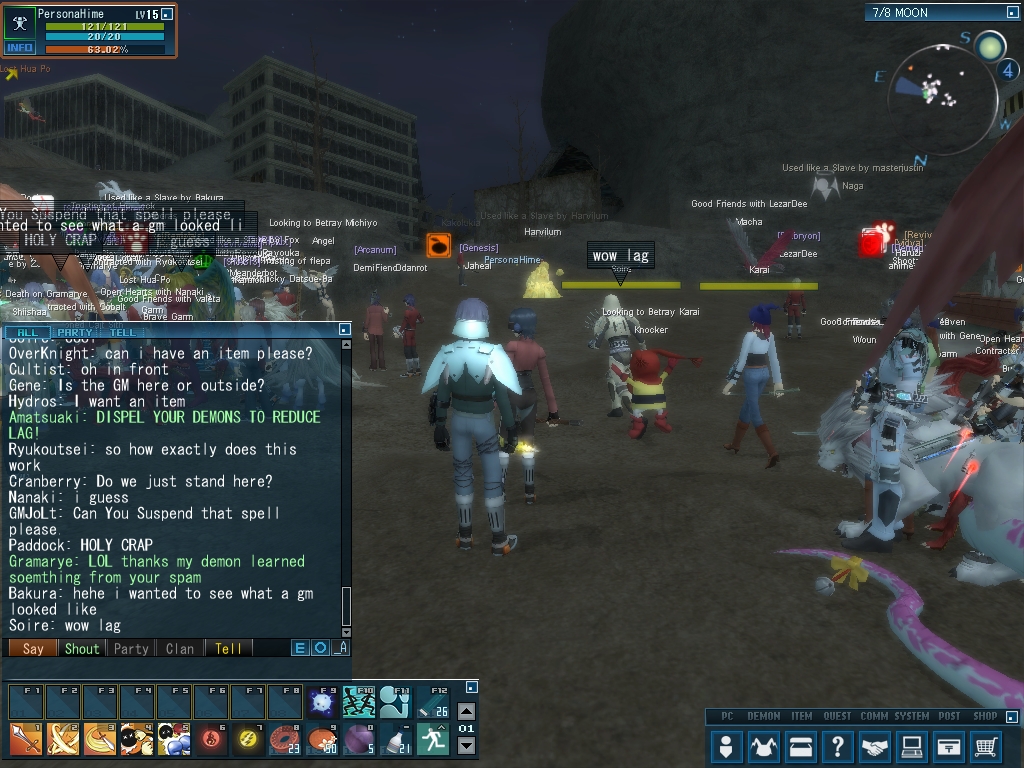Switch chat to the TELL tab
Screen dimensions: 1024x768
click(123, 332)
